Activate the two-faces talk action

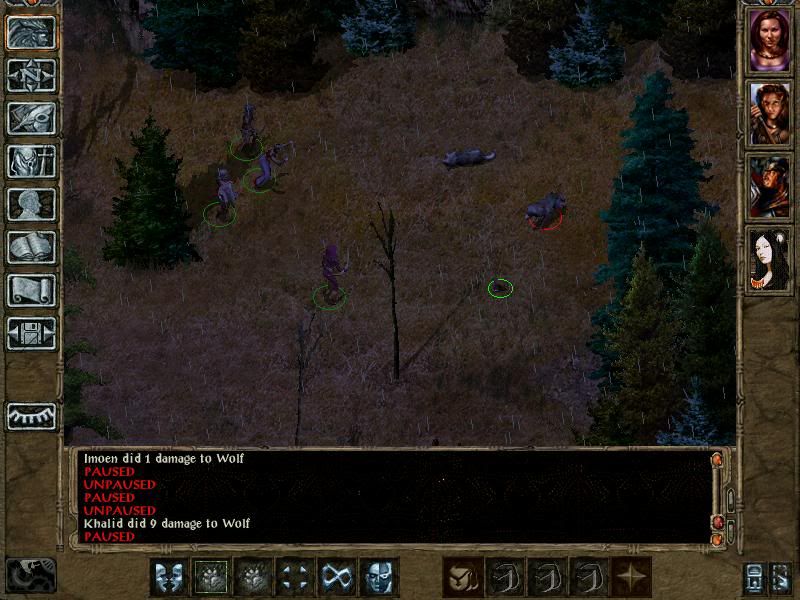169,577
